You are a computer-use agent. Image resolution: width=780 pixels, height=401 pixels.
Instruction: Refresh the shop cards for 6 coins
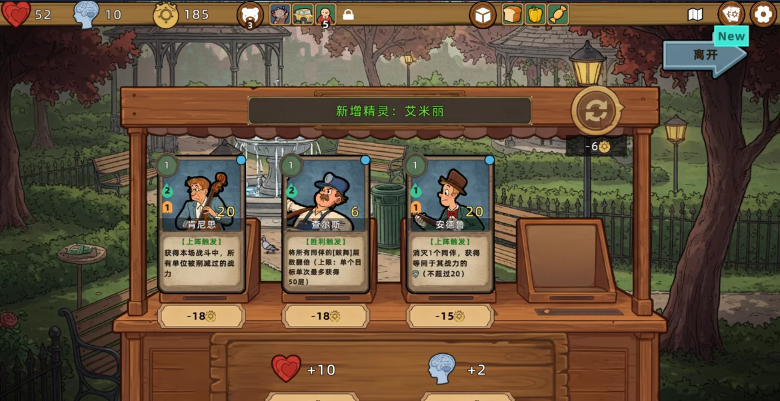tap(595, 111)
